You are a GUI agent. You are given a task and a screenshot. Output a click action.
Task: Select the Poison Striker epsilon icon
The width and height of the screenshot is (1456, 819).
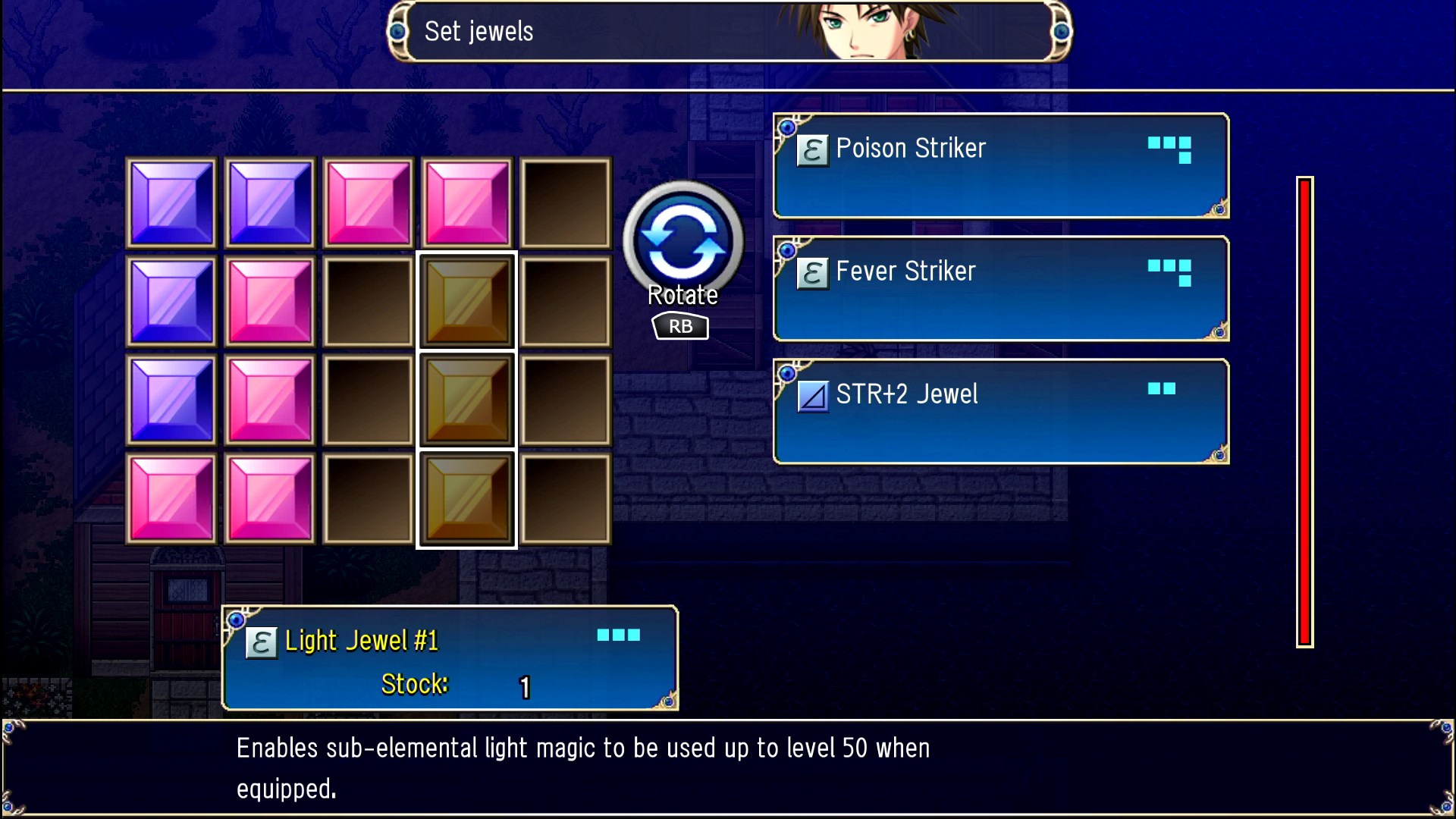pyautogui.click(x=813, y=149)
